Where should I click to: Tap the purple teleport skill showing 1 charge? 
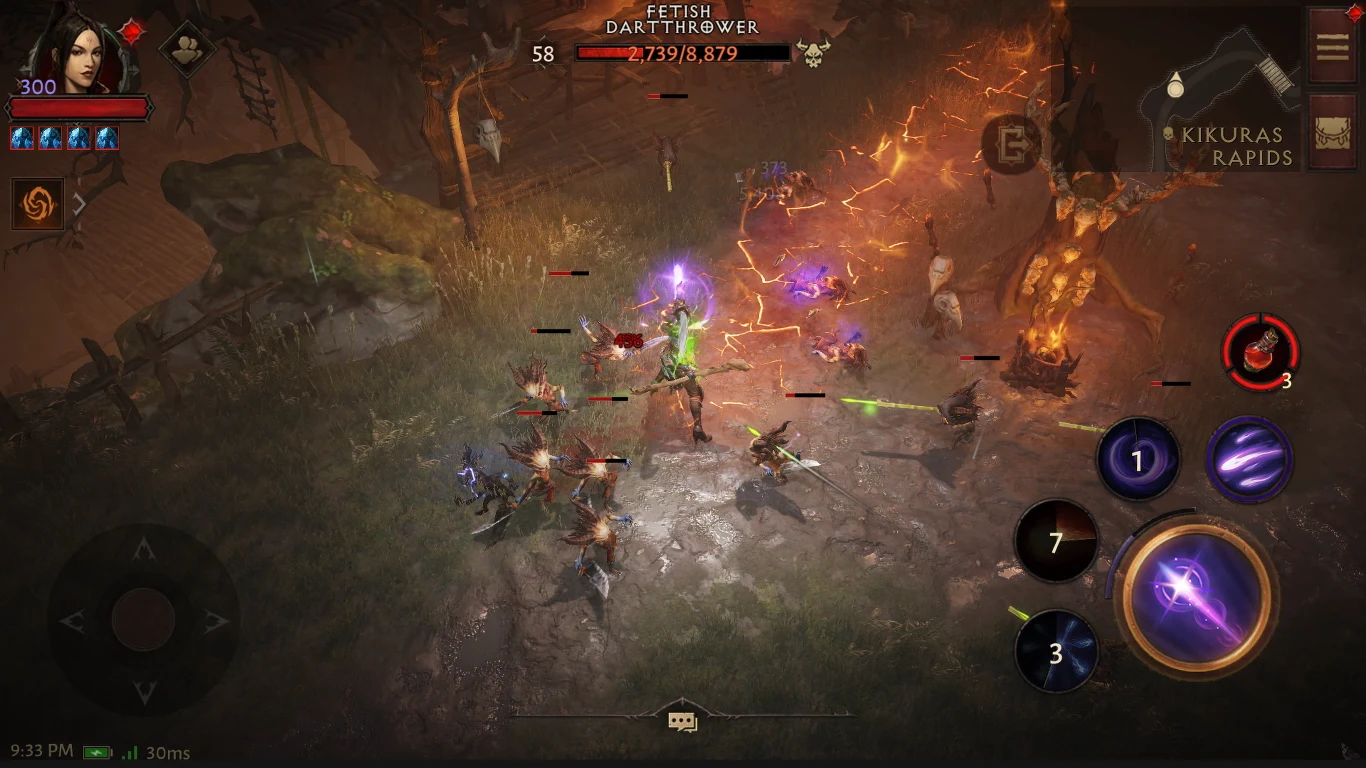[1140, 458]
